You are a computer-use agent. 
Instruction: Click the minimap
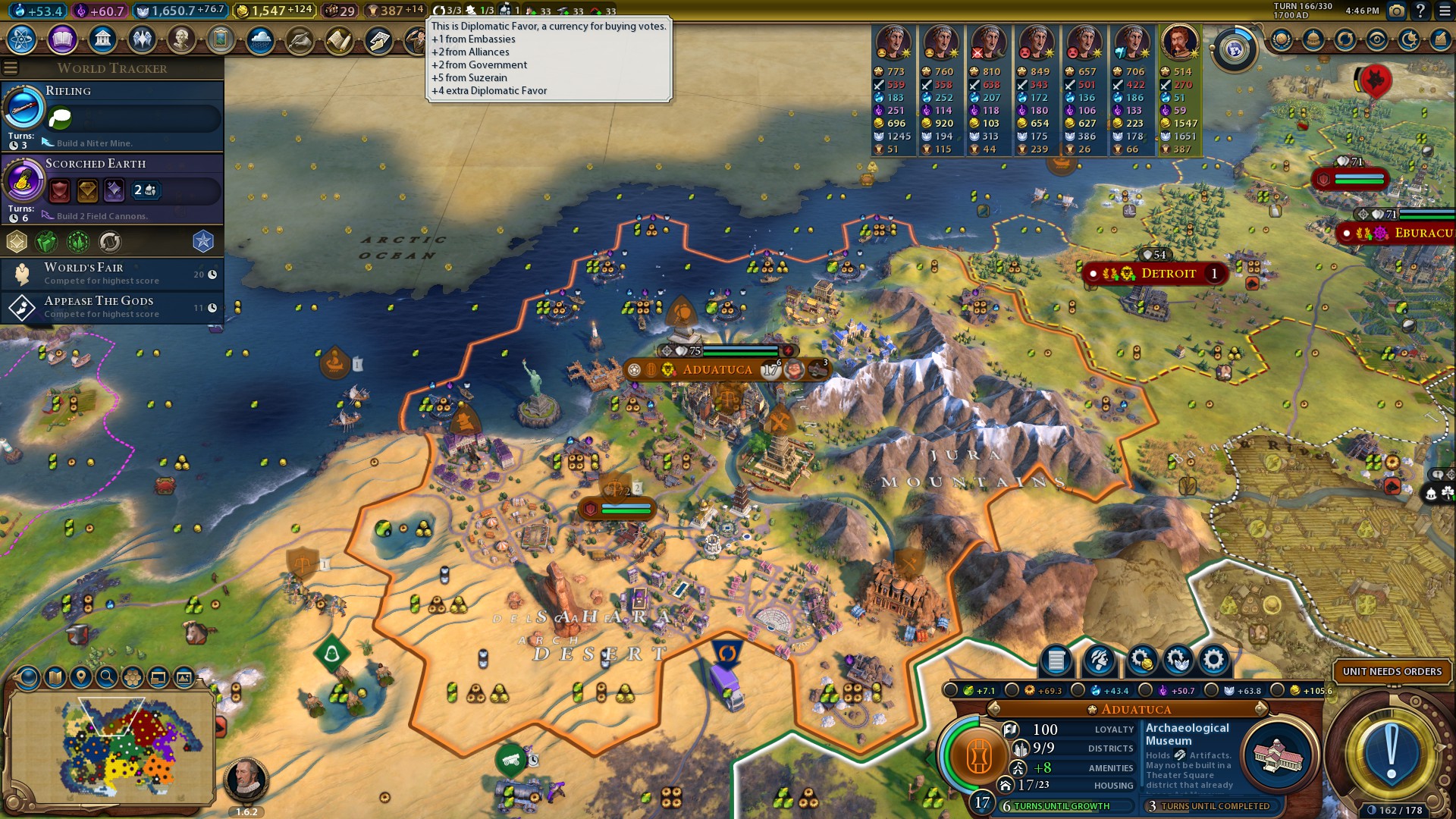[x=110, y=747]
